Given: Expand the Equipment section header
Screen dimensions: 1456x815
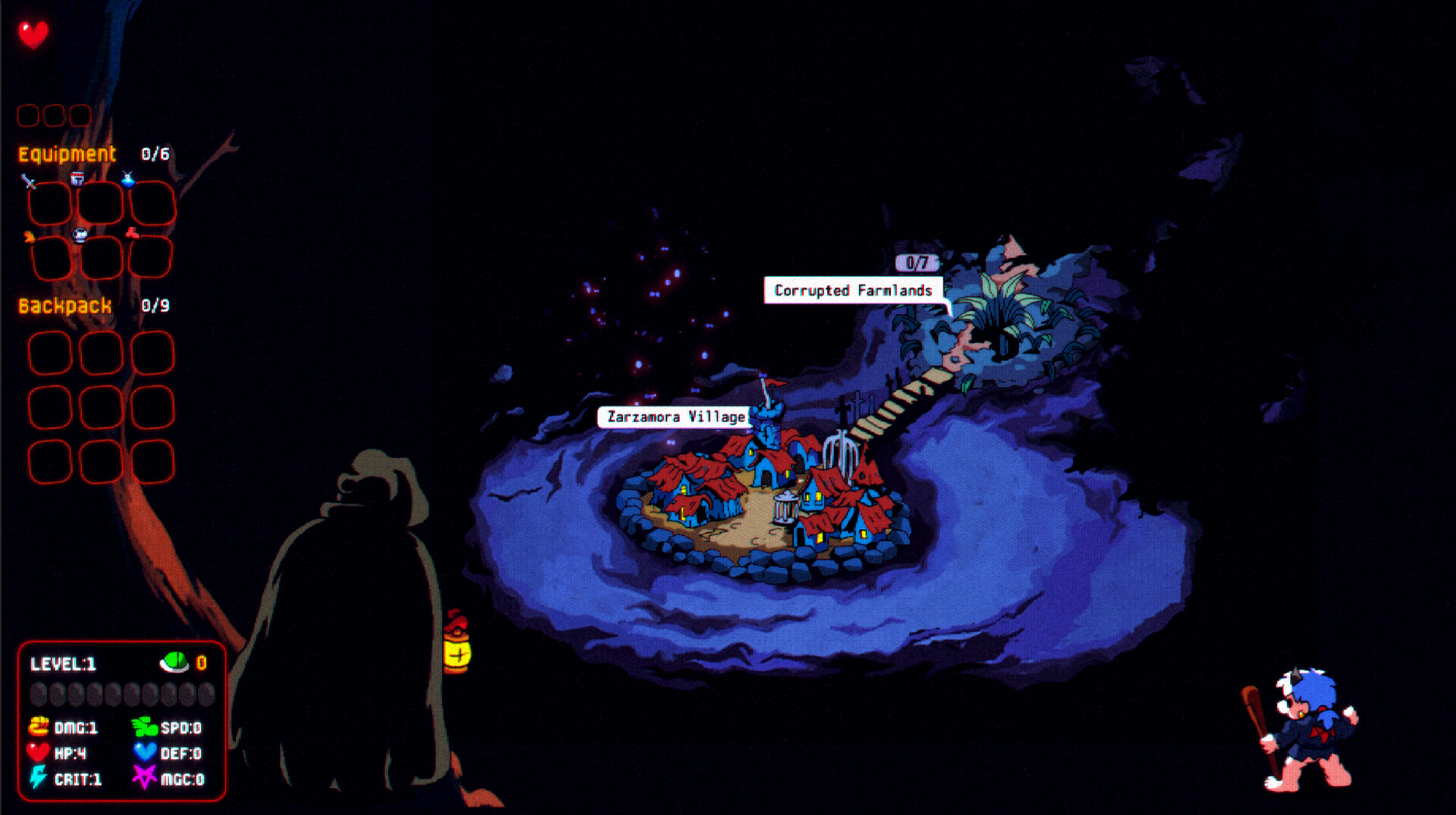Looking at the screenshot, I should pyautogui.click(x=67, y=154).
